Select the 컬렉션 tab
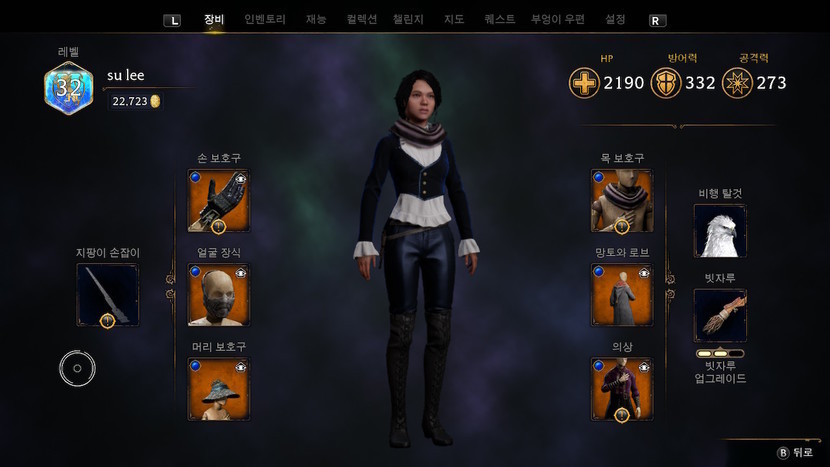 pyautogui.click(x=362, y=19)
